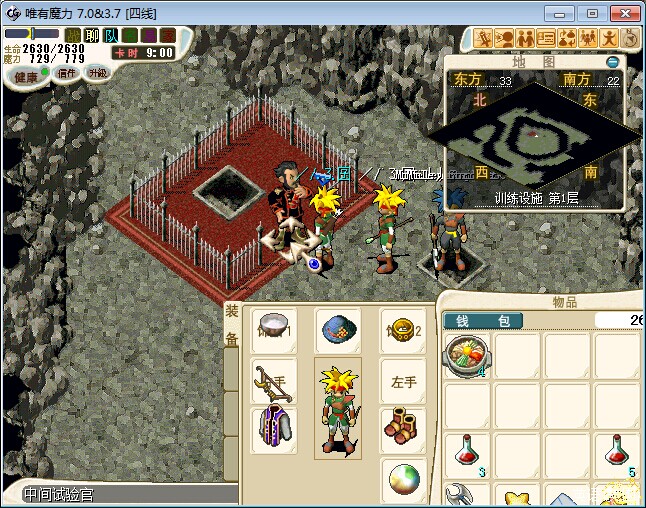Select the food stew pot item
Screen dimensions: 646x508
(465, 355)
